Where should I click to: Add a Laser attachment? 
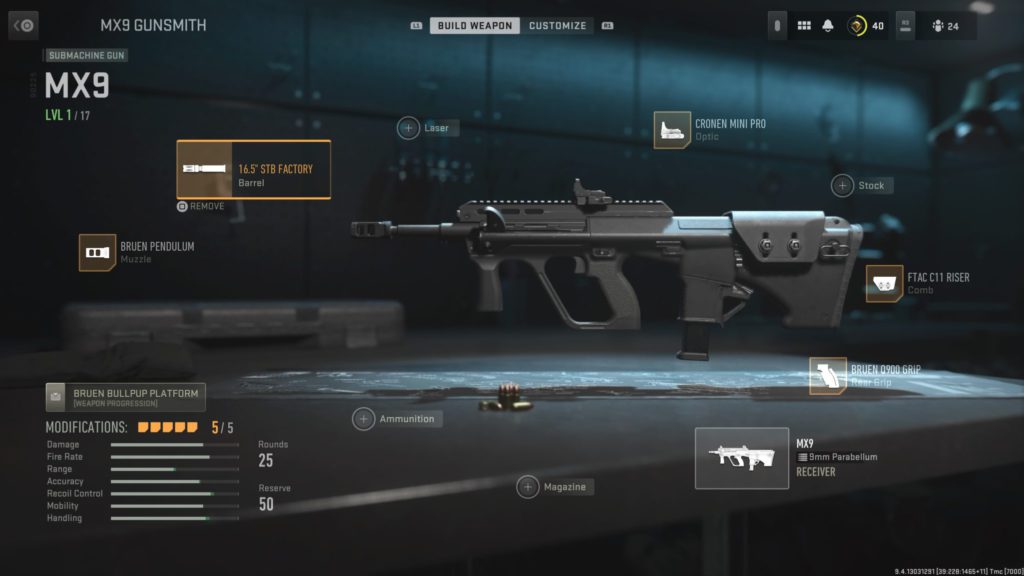[409, 128]
